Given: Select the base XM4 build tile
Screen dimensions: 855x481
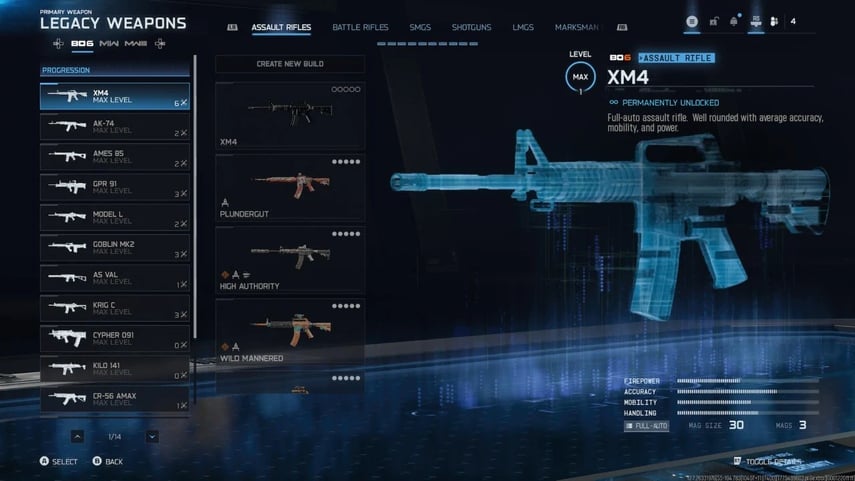Looking at the screenshot, I should pos(290,116).
